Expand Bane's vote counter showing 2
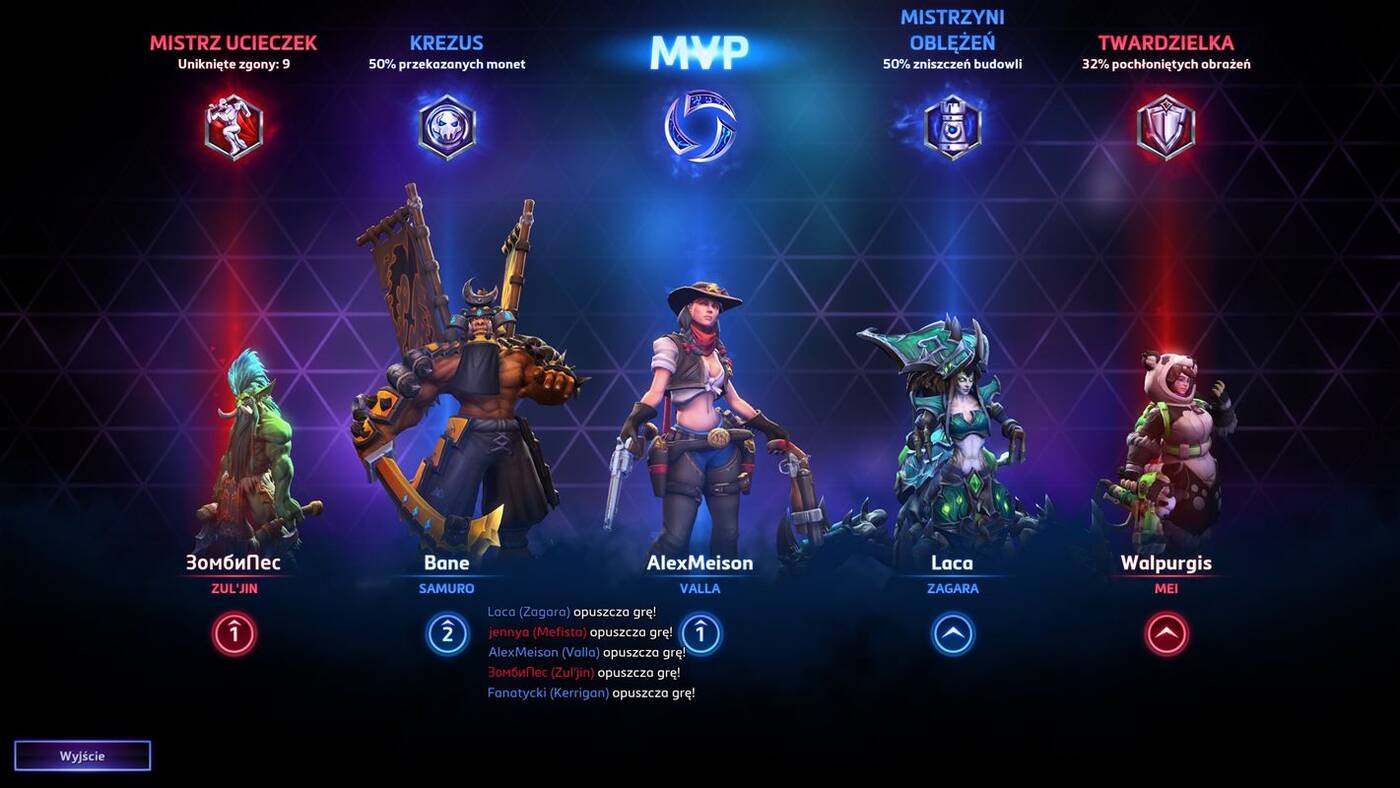This screenshot has width=1400, height=788. [447, 632]
